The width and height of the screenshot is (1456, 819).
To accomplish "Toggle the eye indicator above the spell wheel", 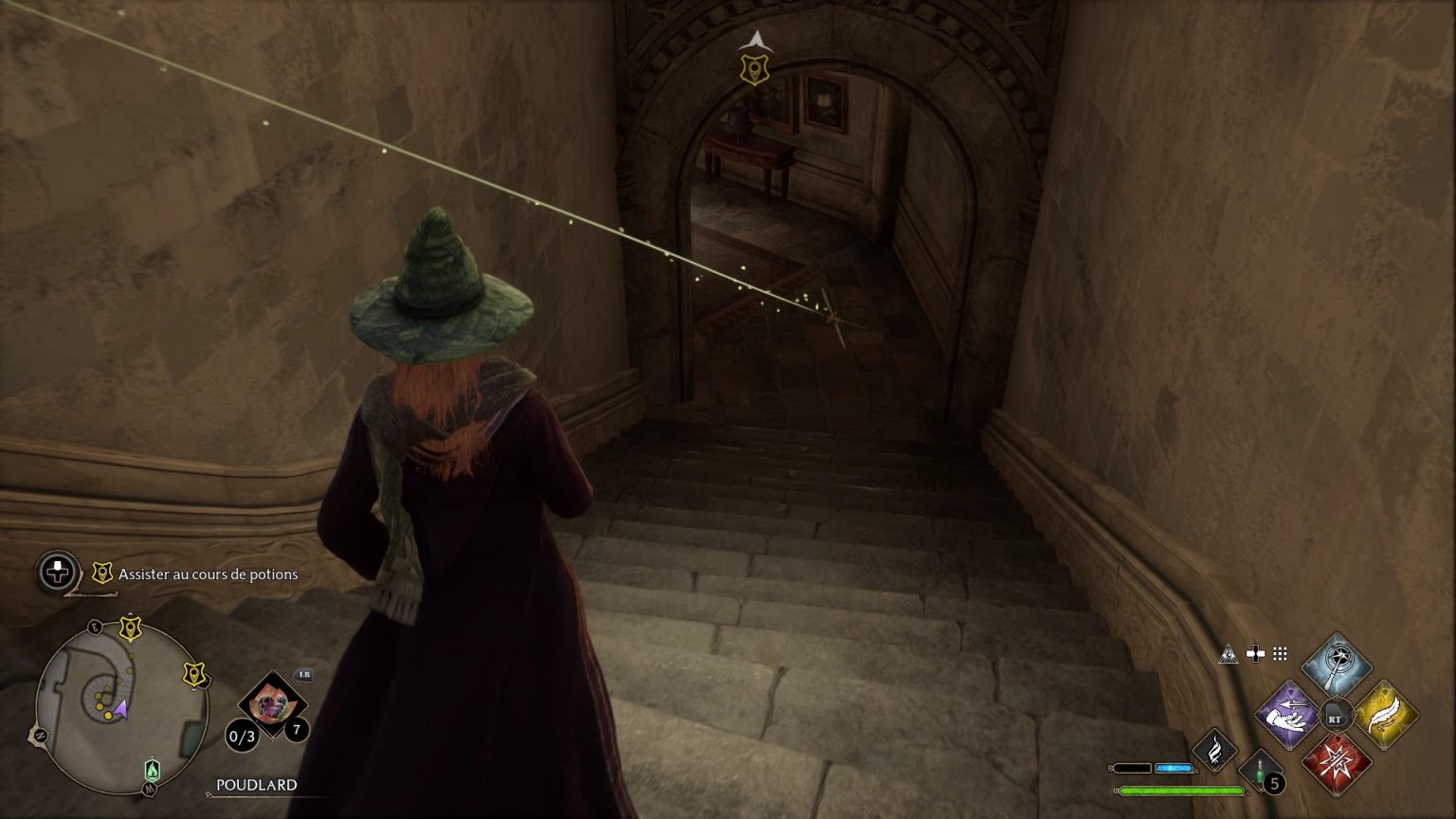I will (x=1228, y=655).
